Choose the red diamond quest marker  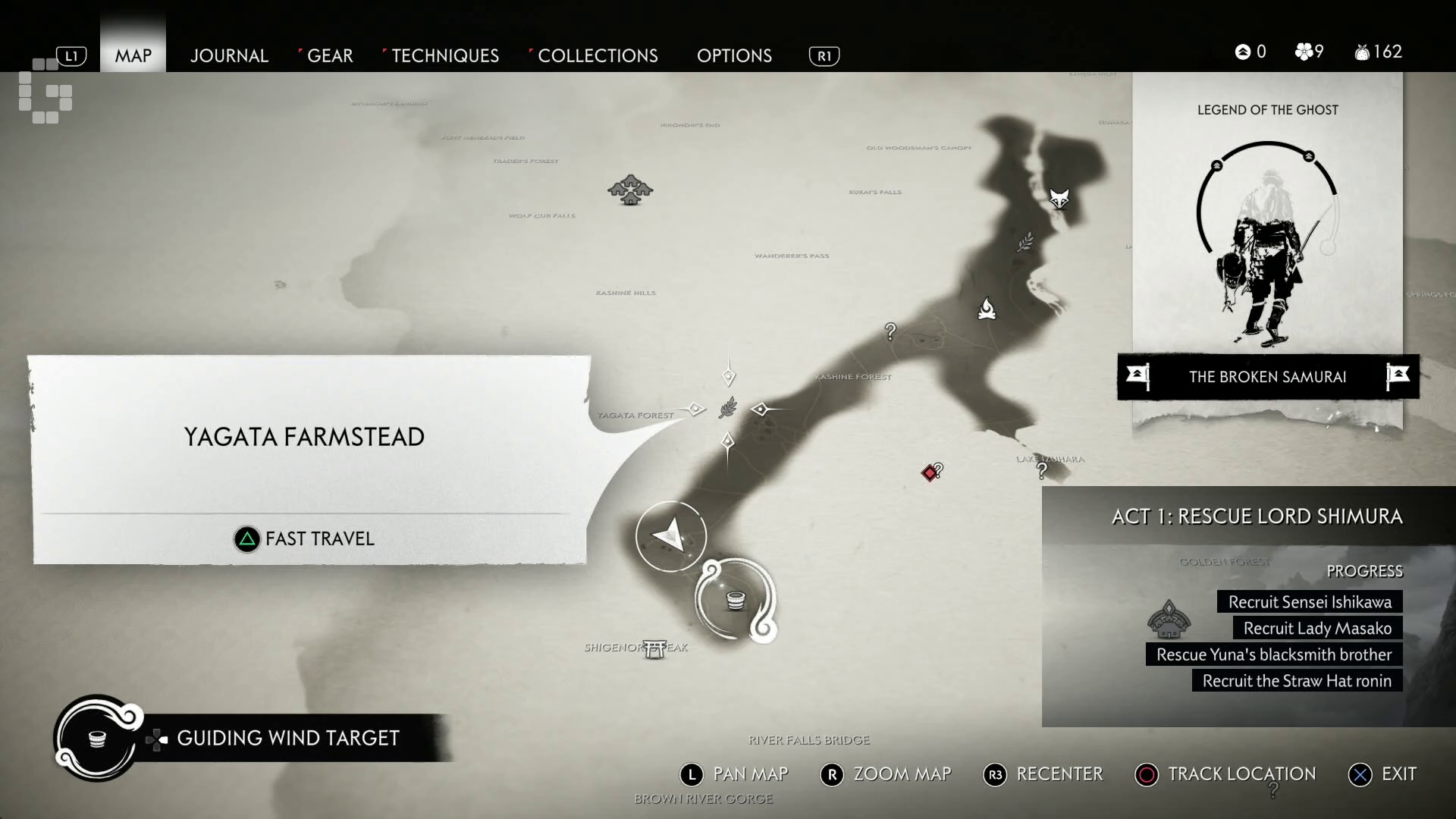(x=929, y=473)
